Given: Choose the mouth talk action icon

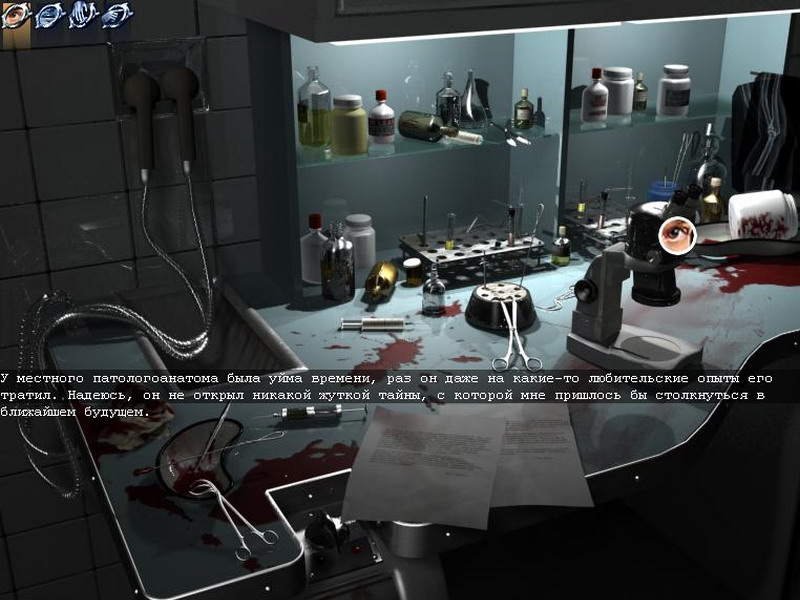Looking at the screenshot, I should click(49, 15).
